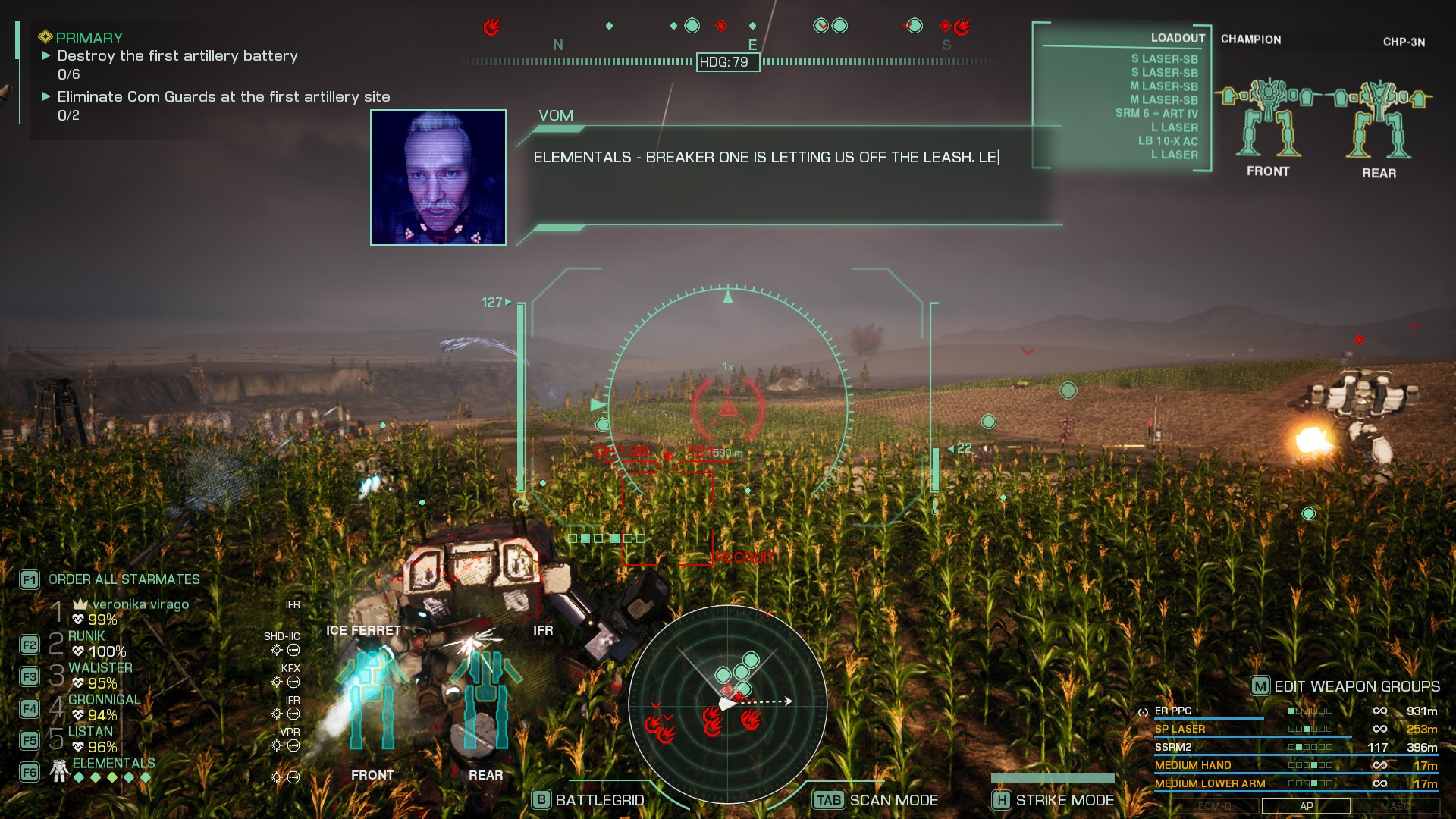Click the circular radar minimap
The width and height of the screenshot is (1456, 819).
click(x=727, y=704)
